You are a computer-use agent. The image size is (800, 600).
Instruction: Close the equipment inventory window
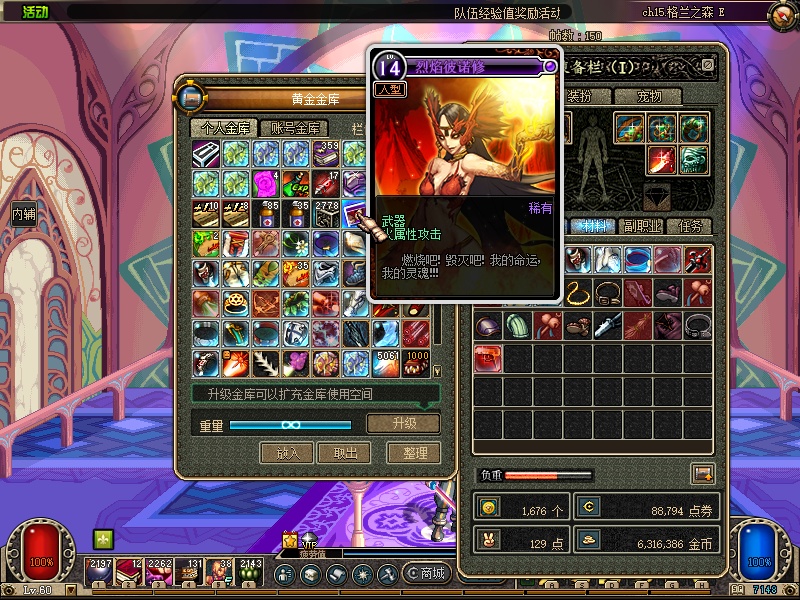[x=708, y=66]
